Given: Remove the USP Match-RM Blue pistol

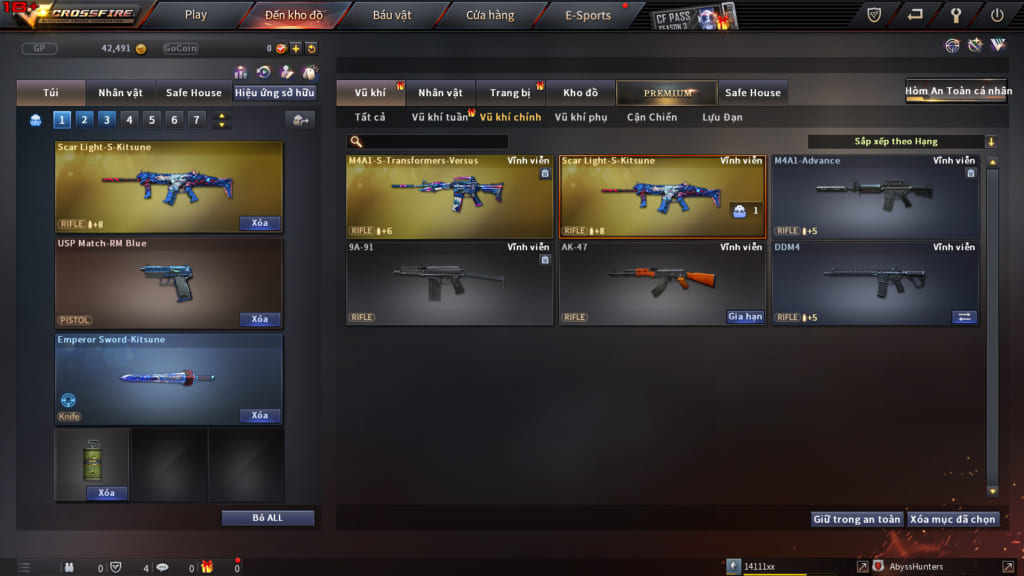Looking at the screenshot, I should click(260, 320).
